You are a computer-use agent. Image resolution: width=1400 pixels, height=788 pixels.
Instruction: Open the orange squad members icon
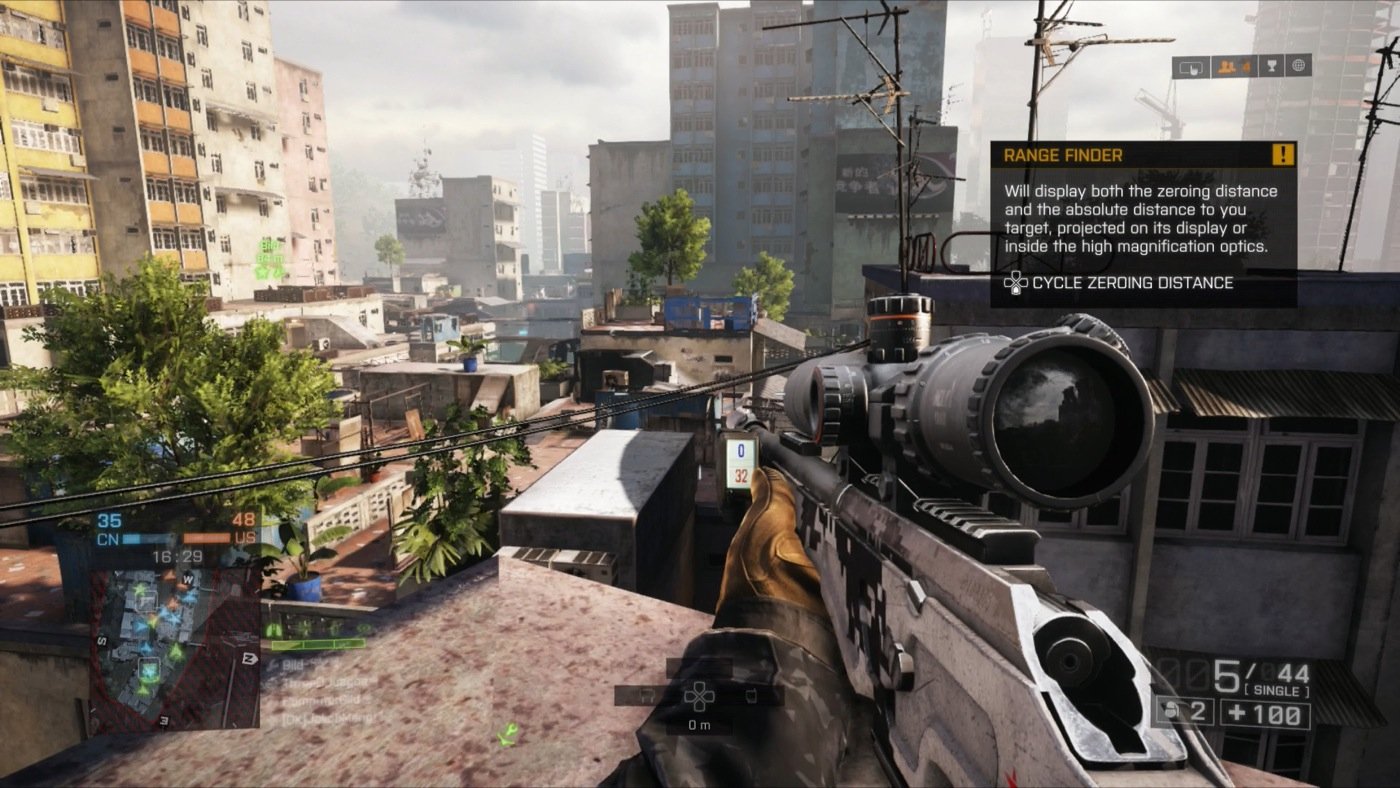tap(1233, 66)
